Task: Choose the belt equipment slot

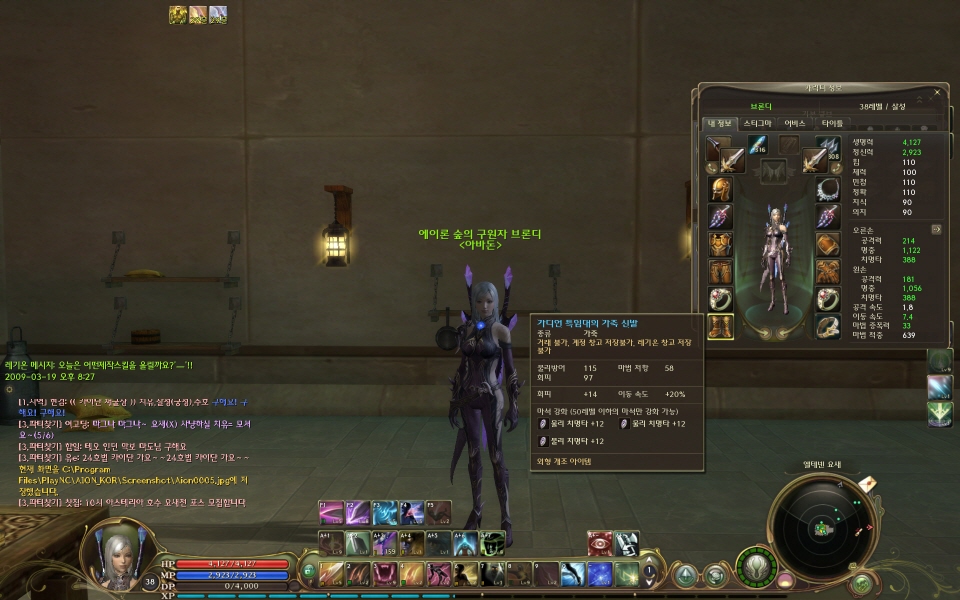Action: click(x=828, y=272)
